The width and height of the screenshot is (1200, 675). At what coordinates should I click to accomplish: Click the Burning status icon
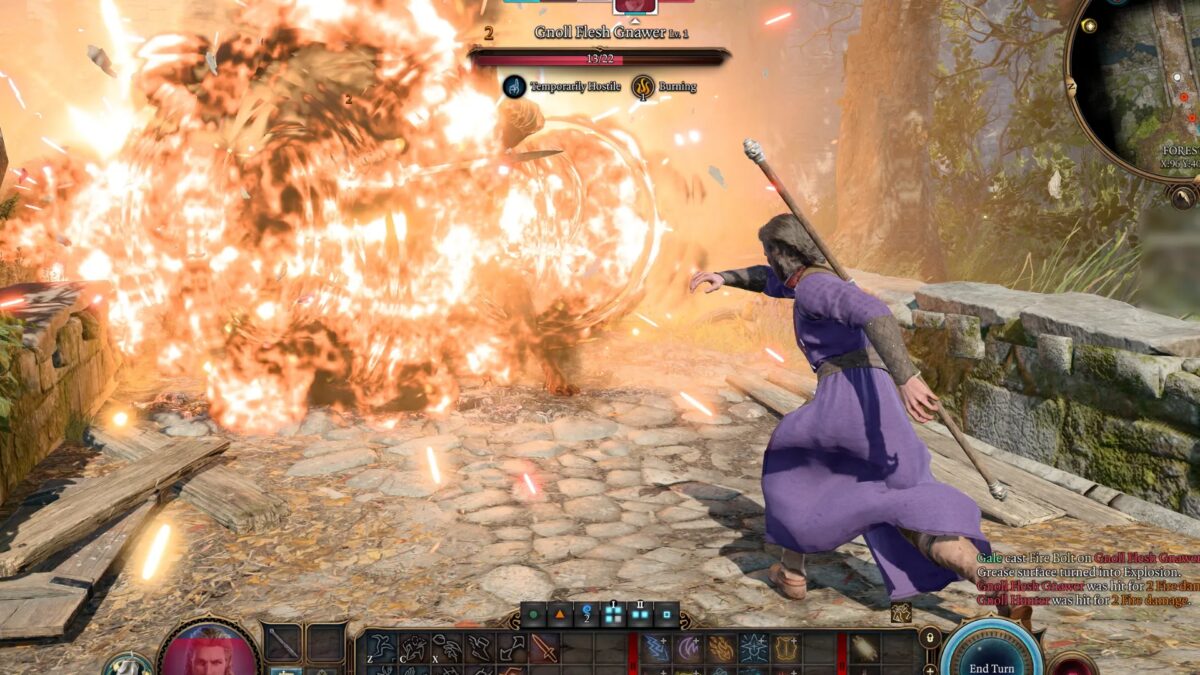tap(643, 87)
